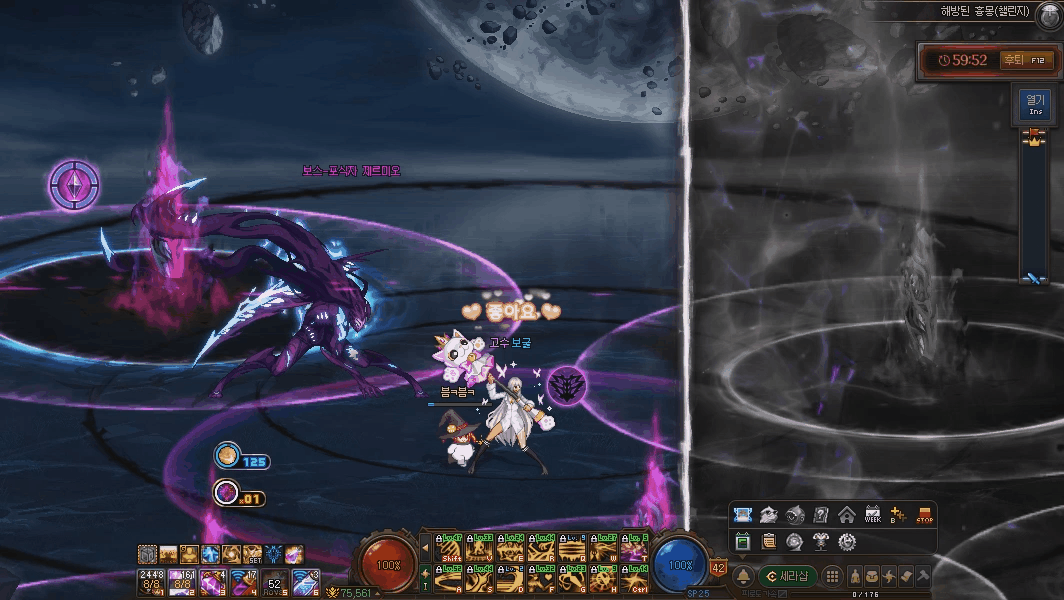
Task: Activate the skill bound to Ctrl
Action: coord(635,578)
